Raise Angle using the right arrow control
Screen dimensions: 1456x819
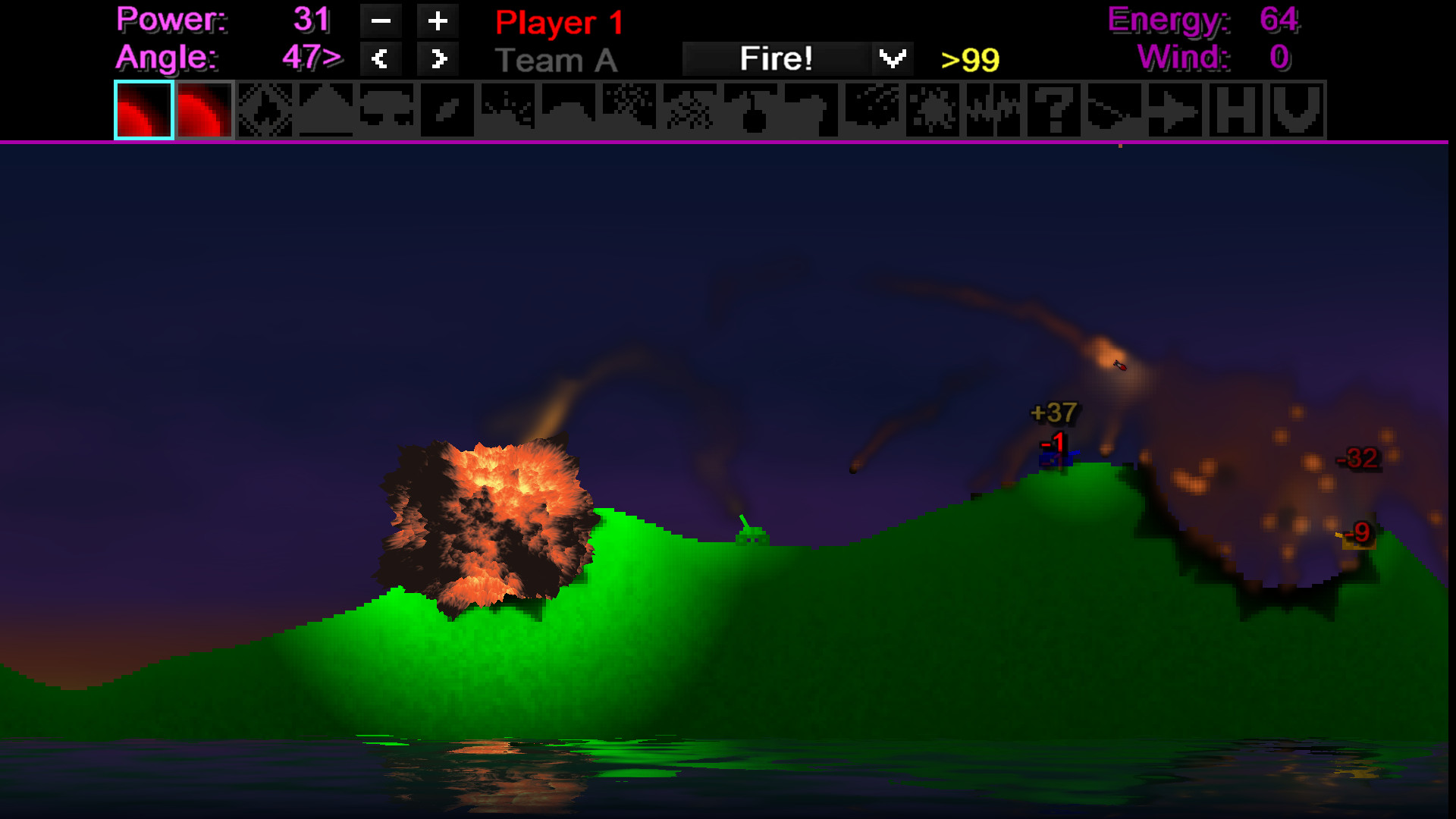coord(438,58)
